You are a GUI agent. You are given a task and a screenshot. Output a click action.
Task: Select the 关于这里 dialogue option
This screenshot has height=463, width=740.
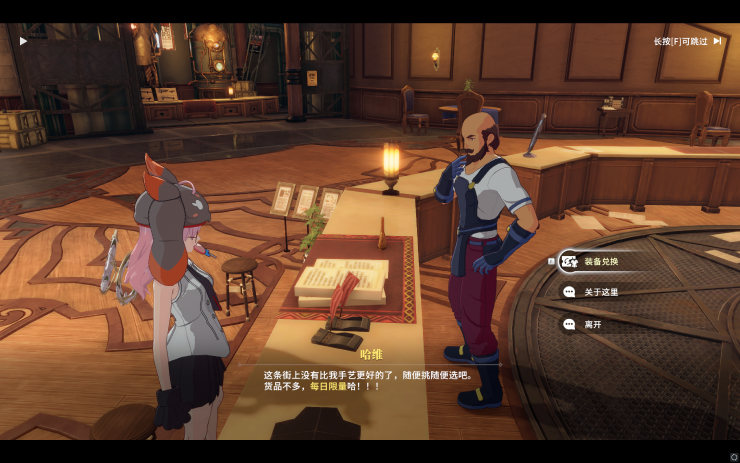pyautogui.click(x=601, y=293)
